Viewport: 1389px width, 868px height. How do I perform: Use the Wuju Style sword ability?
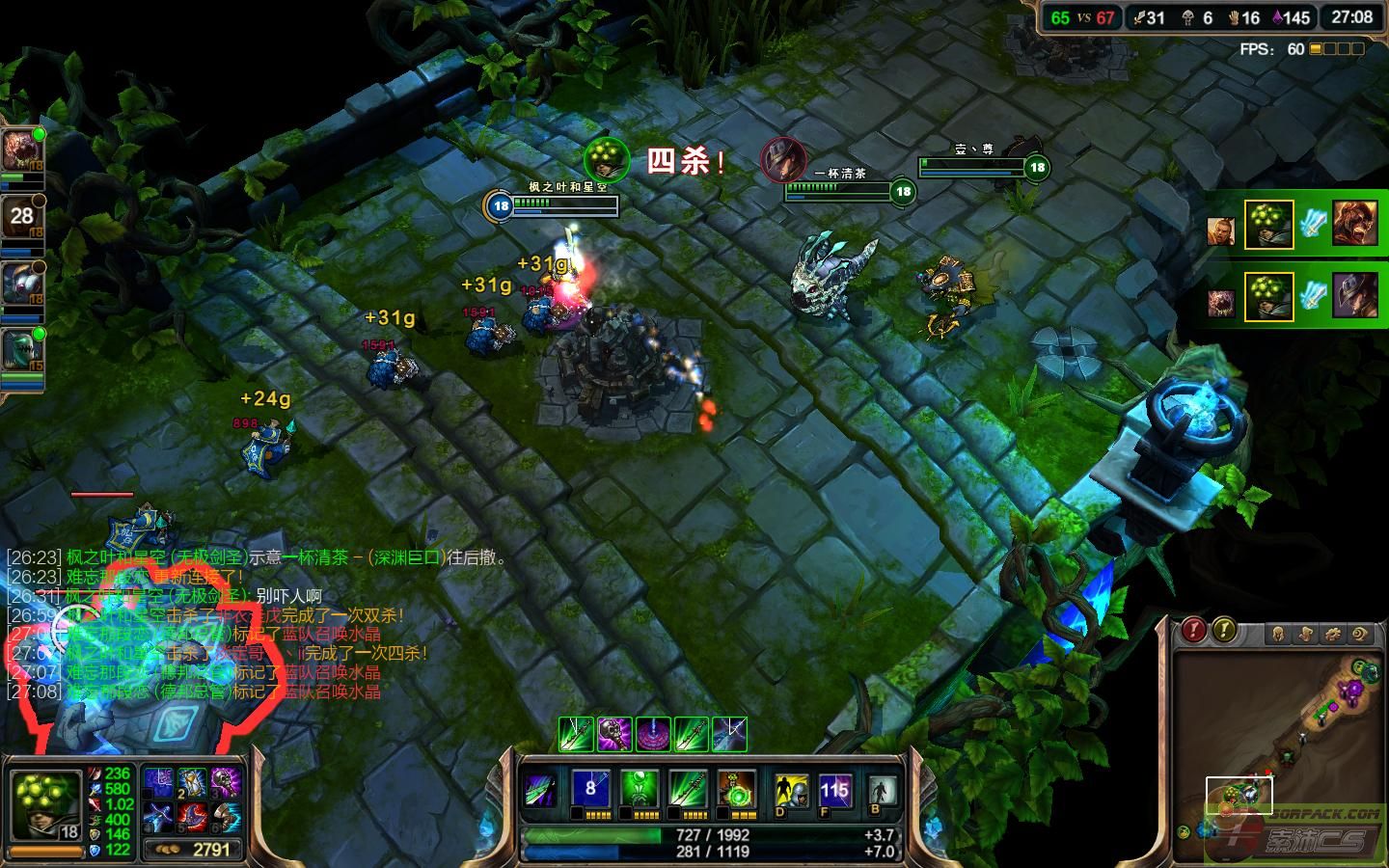[x=688, y=790]
